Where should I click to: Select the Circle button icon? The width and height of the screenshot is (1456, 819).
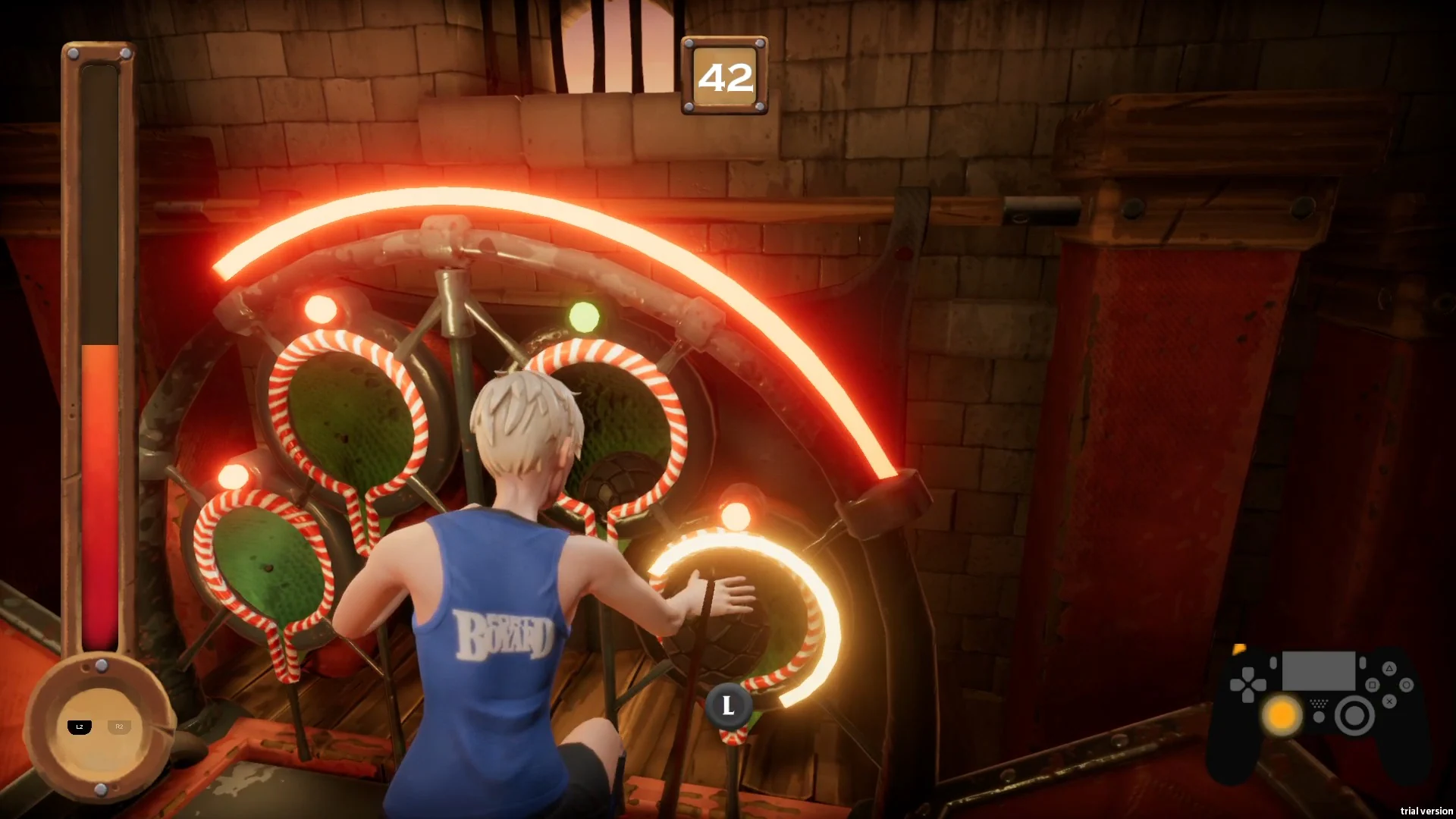[x=1407, y=685]
